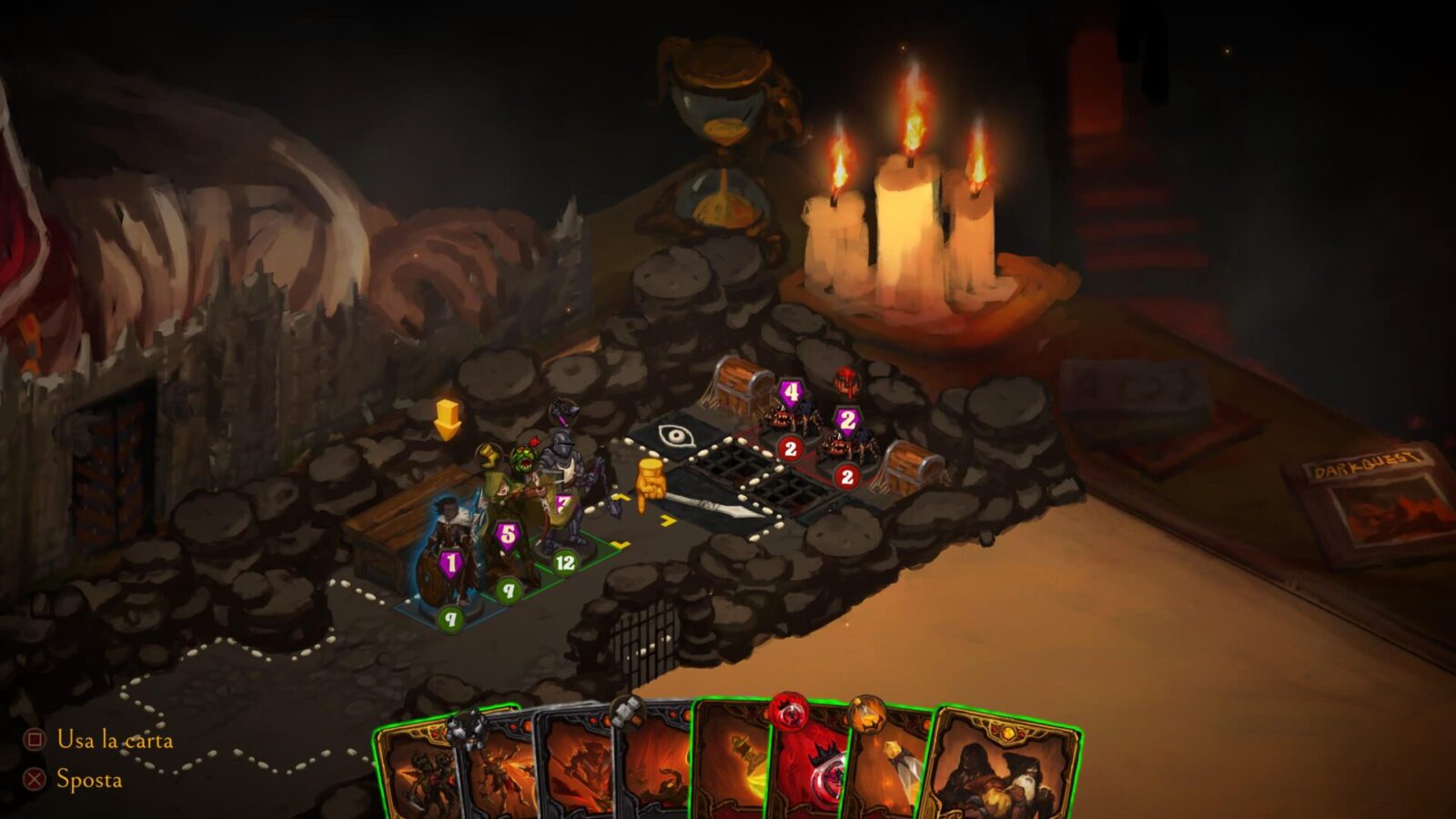Click the eye symbol floor tile

674,435
